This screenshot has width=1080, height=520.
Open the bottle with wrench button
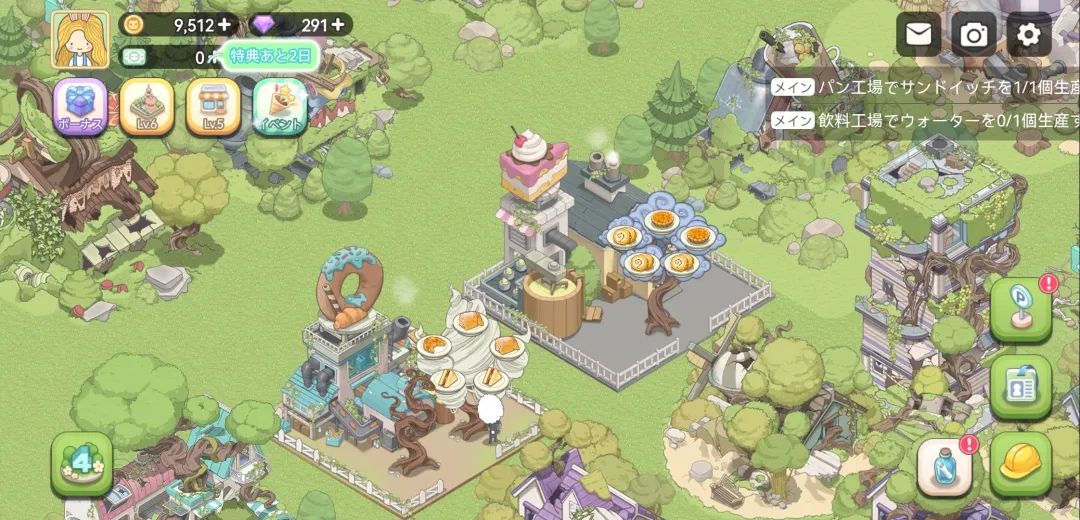(945, 465)
